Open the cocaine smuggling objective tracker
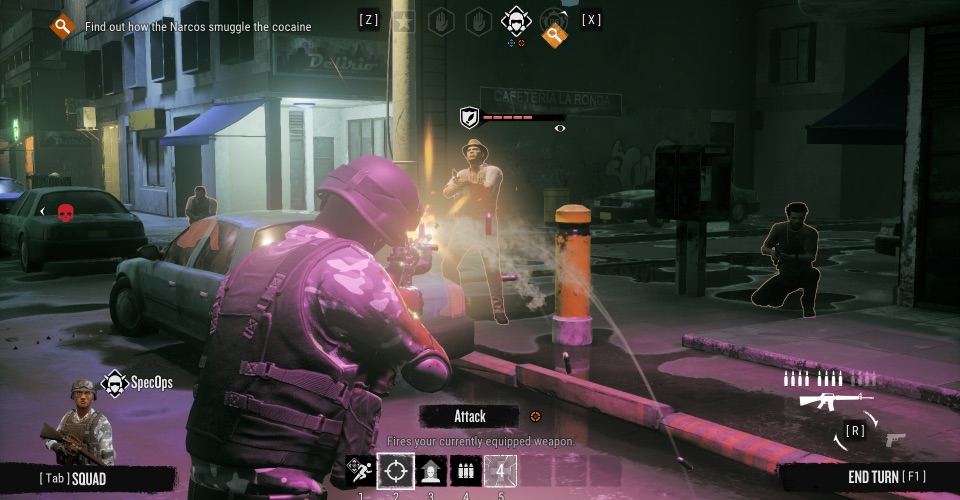 [x=63, y=26]
